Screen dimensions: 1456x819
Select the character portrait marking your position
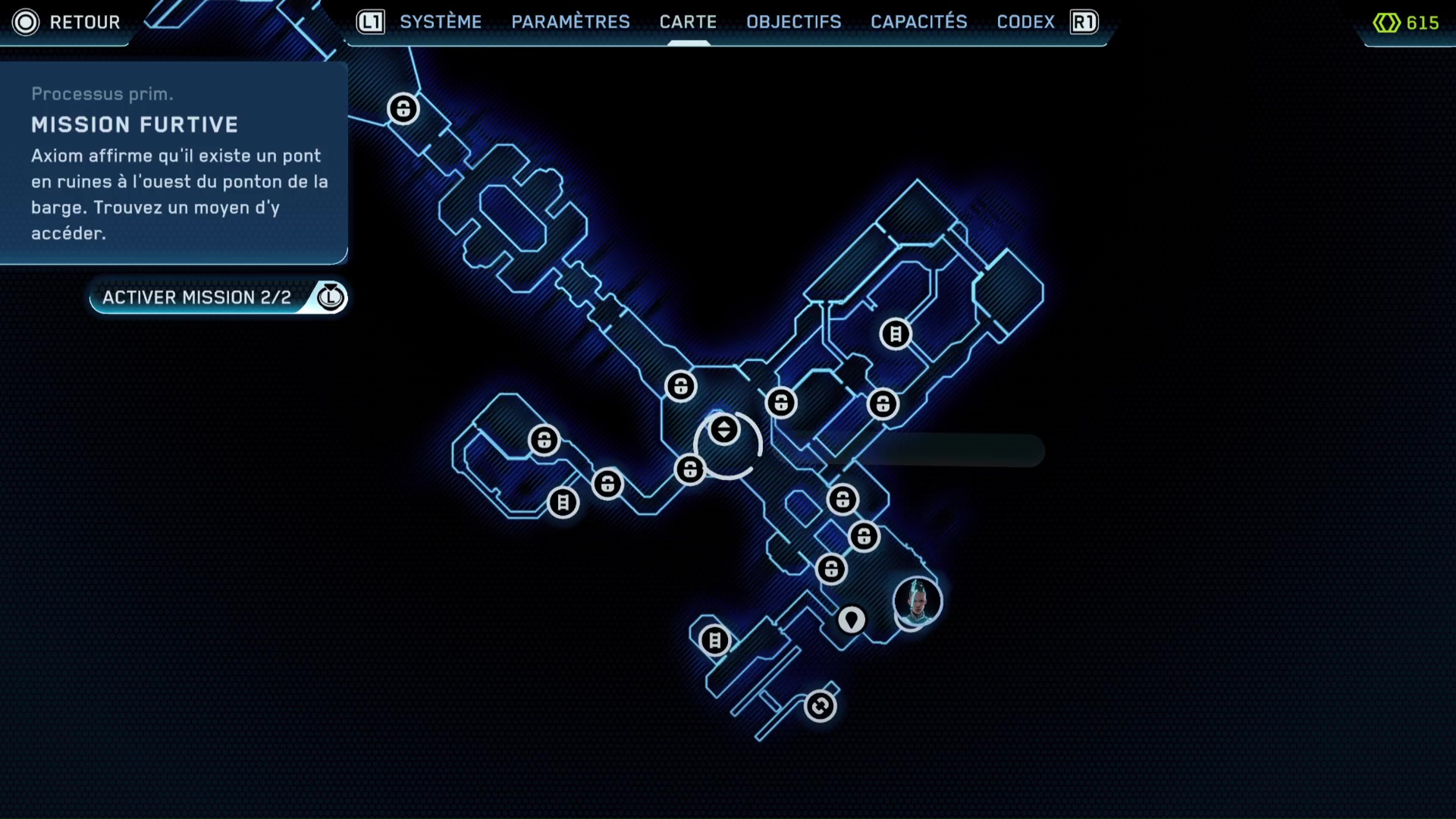pyautogui.click(x=916, y=601)
